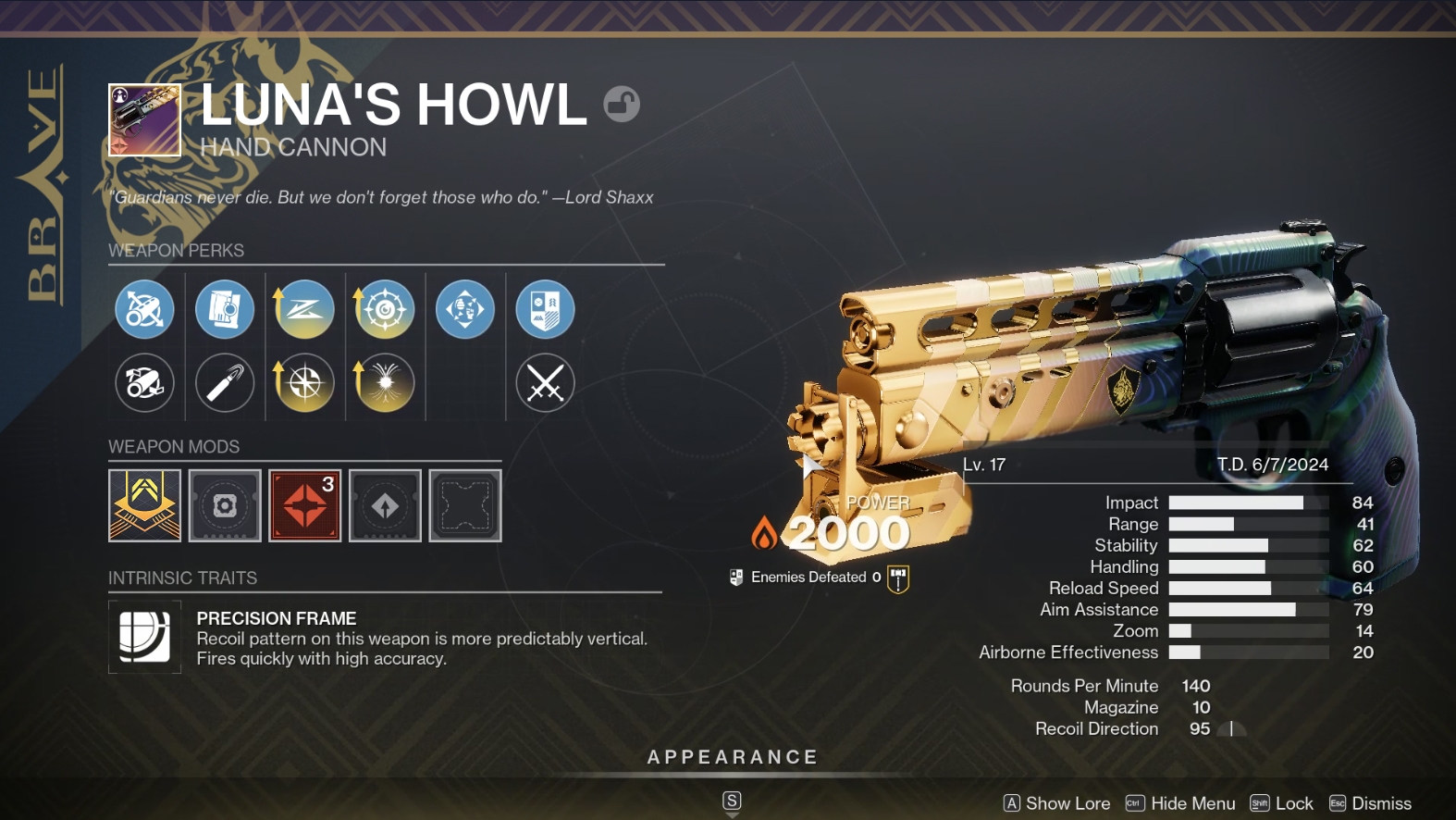Select the enhanced four-point star trait perk
Image resolution: width=1456 pixels, height=820 pixels.
[304, 382]
